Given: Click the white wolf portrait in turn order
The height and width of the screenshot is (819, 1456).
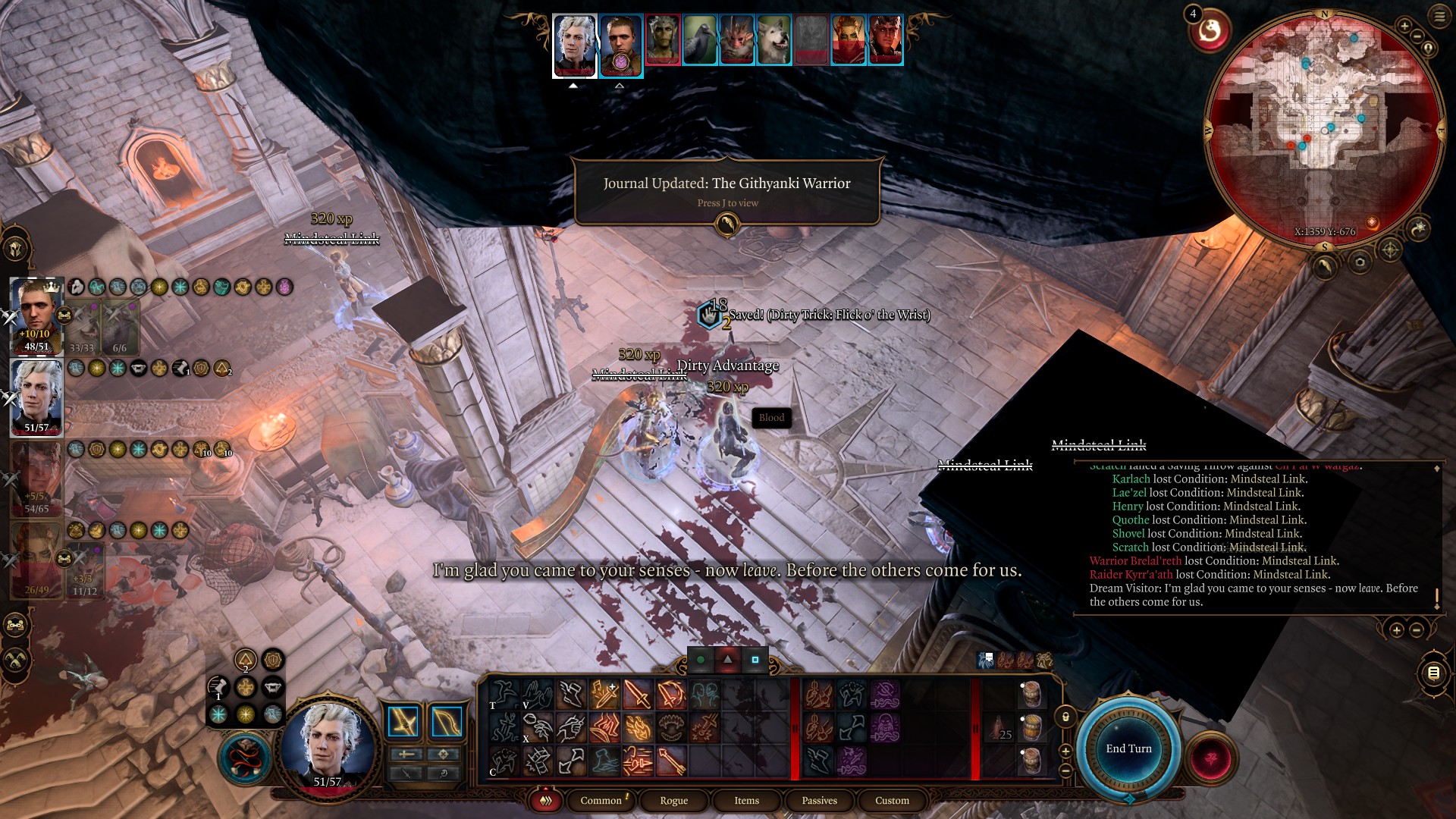Looking at the screenshot, I should [773, 39].
